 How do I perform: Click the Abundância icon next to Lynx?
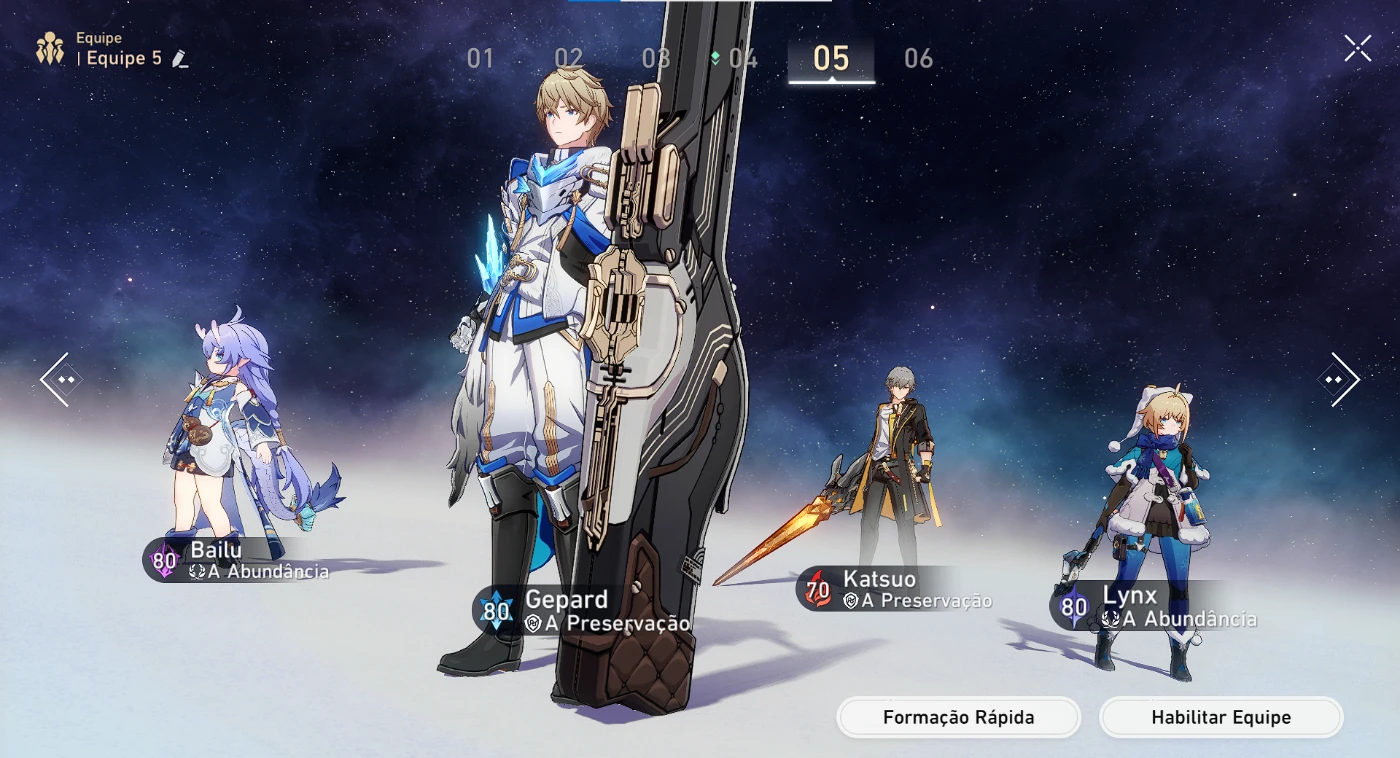pyautogui.click(x=1112, y=618)
